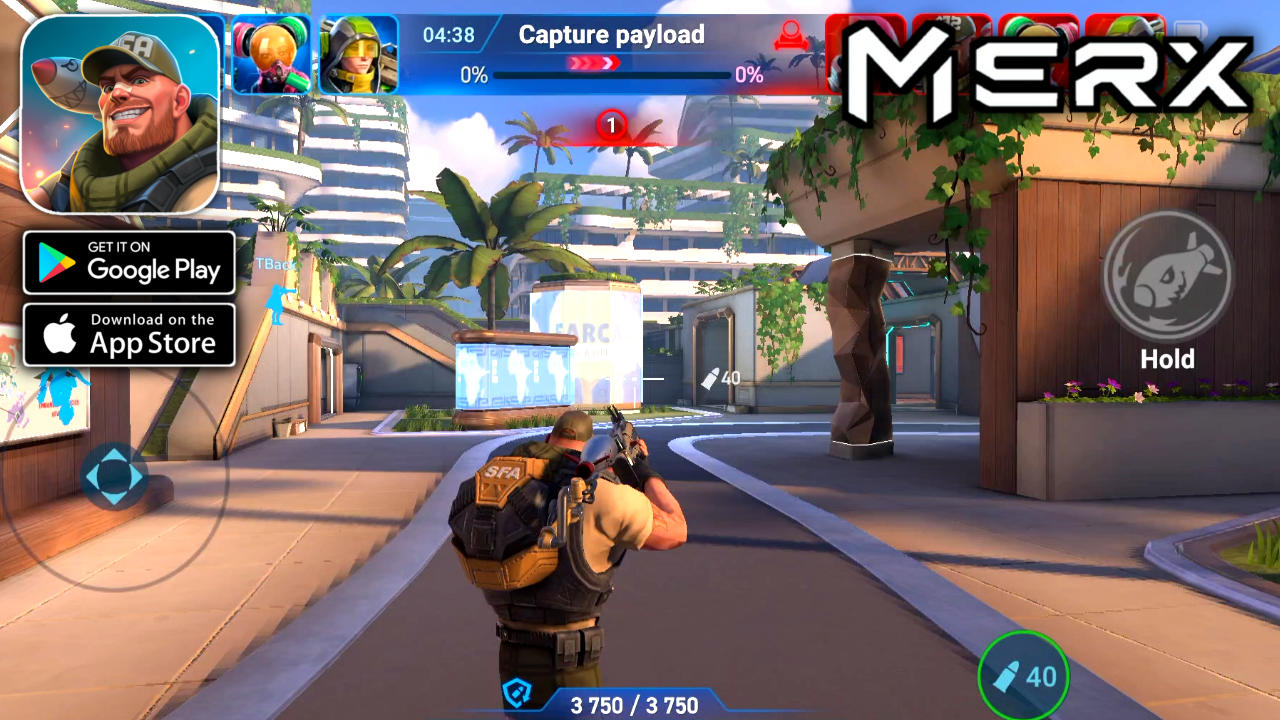Tap the ammo counter showing 40
This screenshot has height=720, width=1280.
1022,677
